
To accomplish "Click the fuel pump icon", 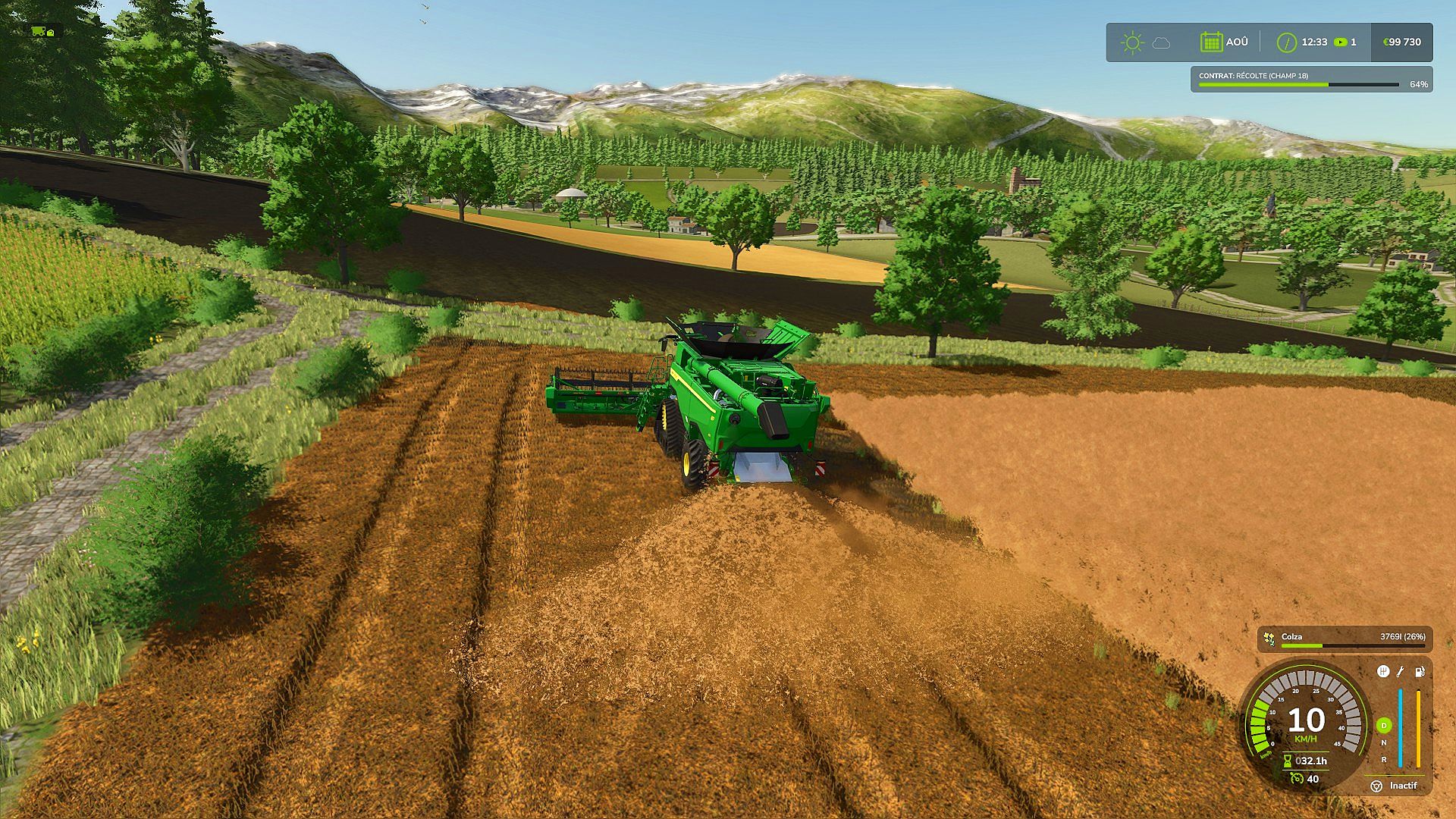I will [x=1420, y=671].
